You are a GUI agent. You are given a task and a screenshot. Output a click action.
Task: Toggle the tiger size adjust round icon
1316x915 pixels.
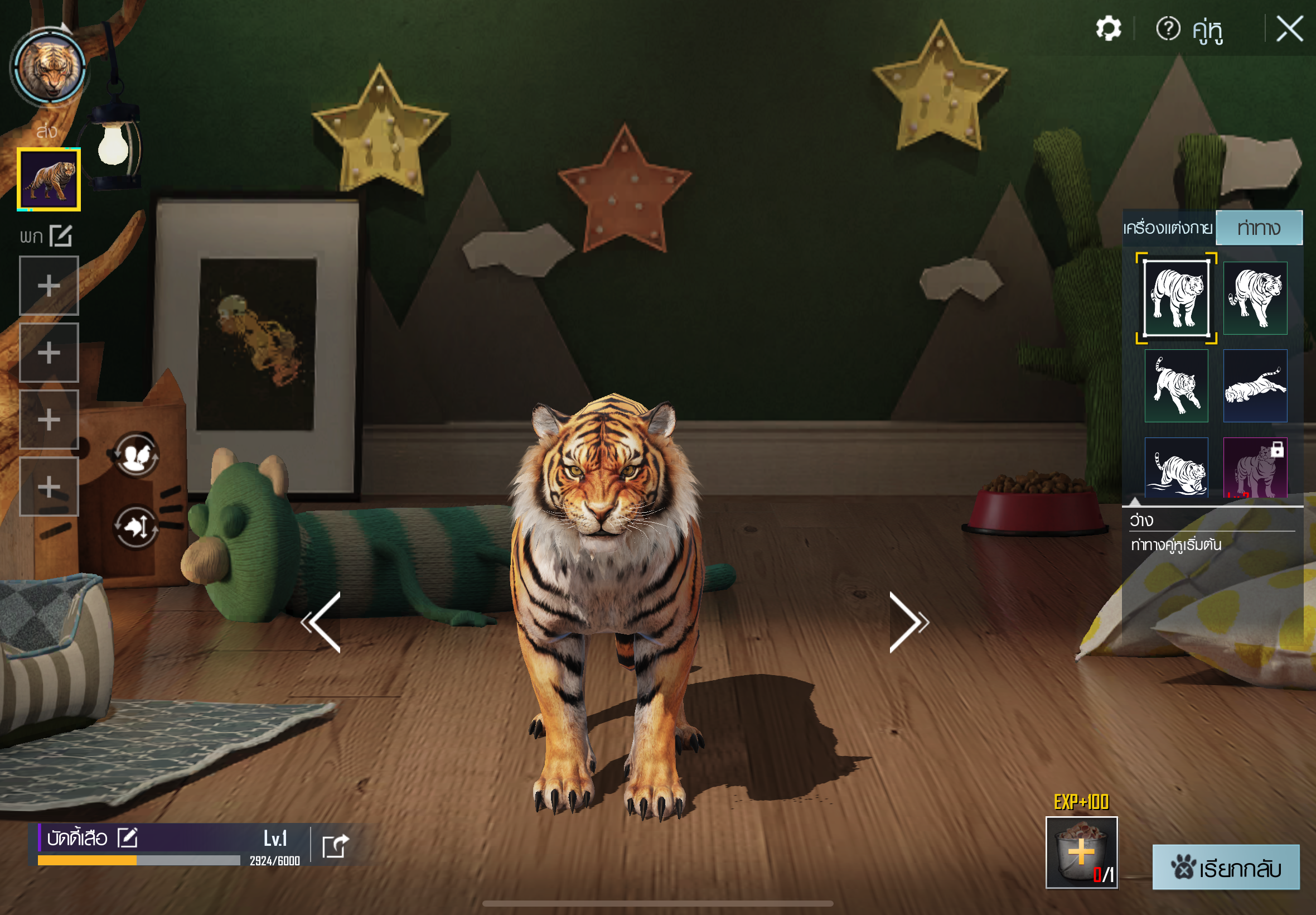tap(136, 527)
